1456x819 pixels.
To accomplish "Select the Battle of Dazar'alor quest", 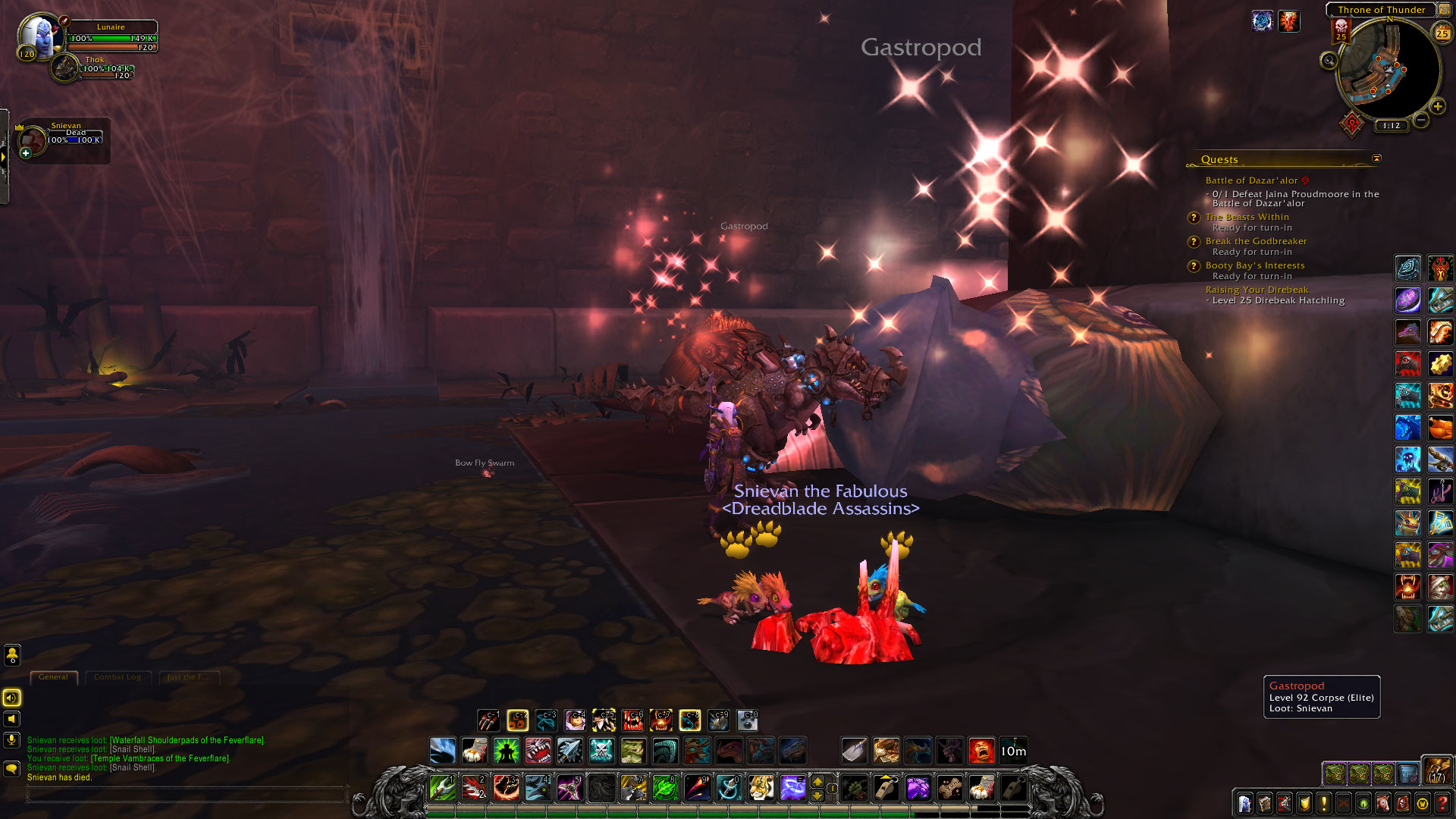I will coord(1251,180).
